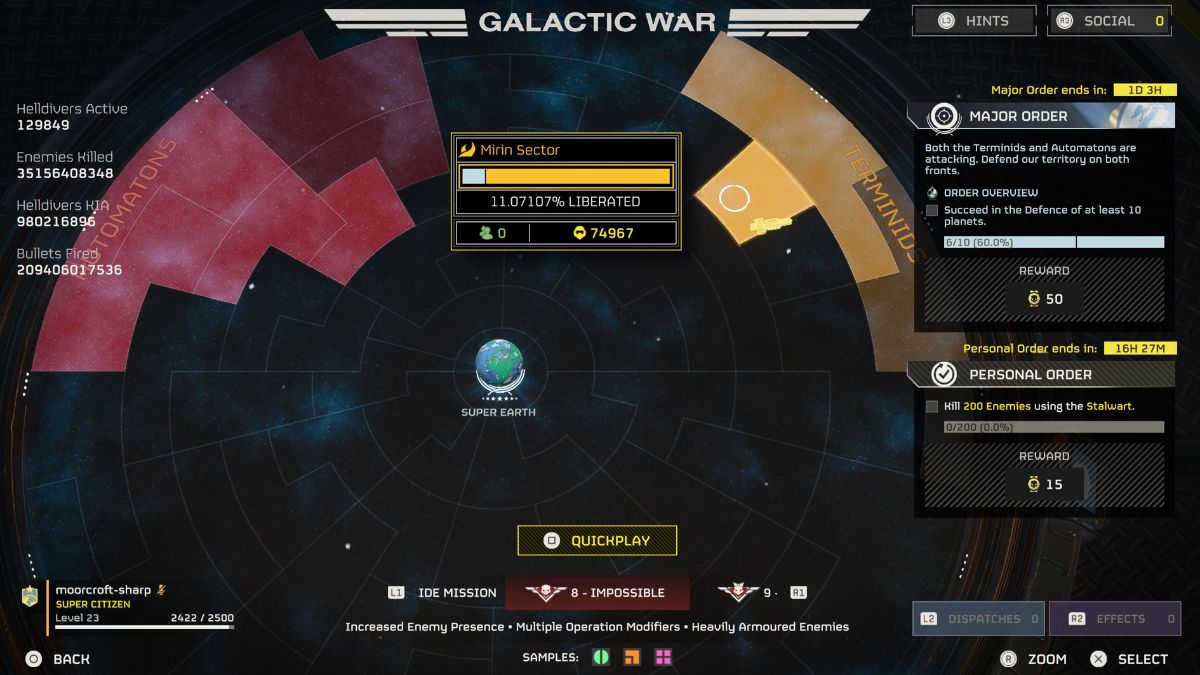The width and height of the screenshot is (1200, 675).
Task: Select the 8 - Impossible difficulty
Action: (x=597, y=593)
